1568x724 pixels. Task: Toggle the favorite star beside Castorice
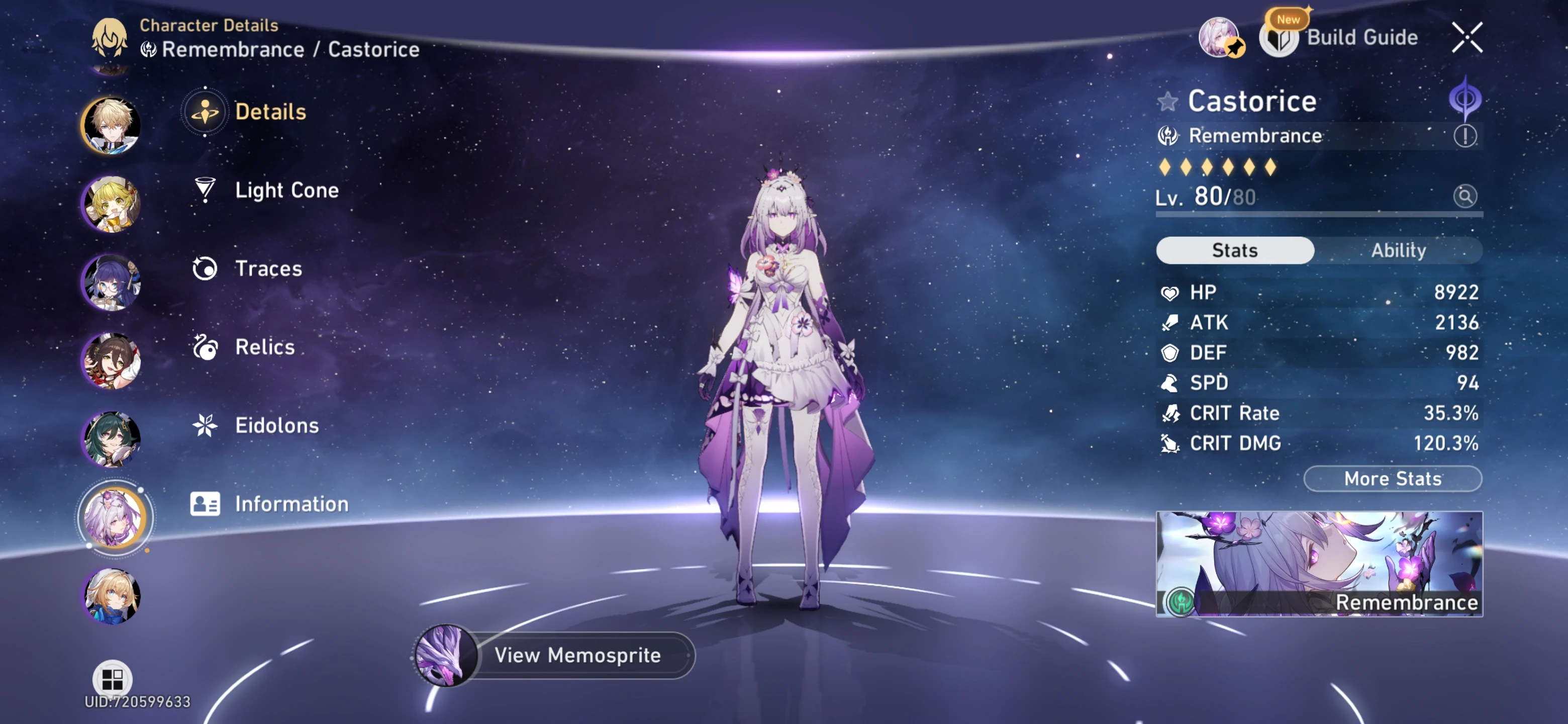click(1168, 102)
